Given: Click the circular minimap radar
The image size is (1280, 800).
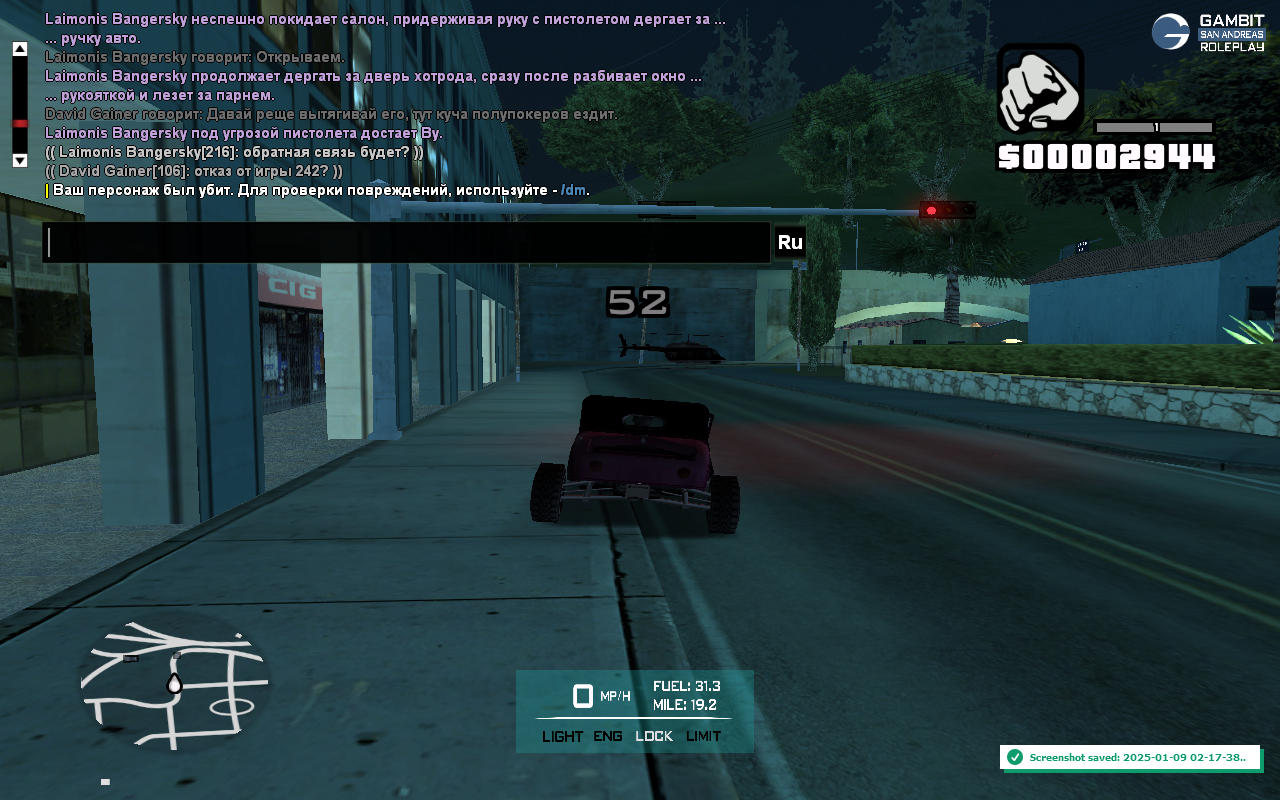Looking at the screenshot, I should coord(174,683).
